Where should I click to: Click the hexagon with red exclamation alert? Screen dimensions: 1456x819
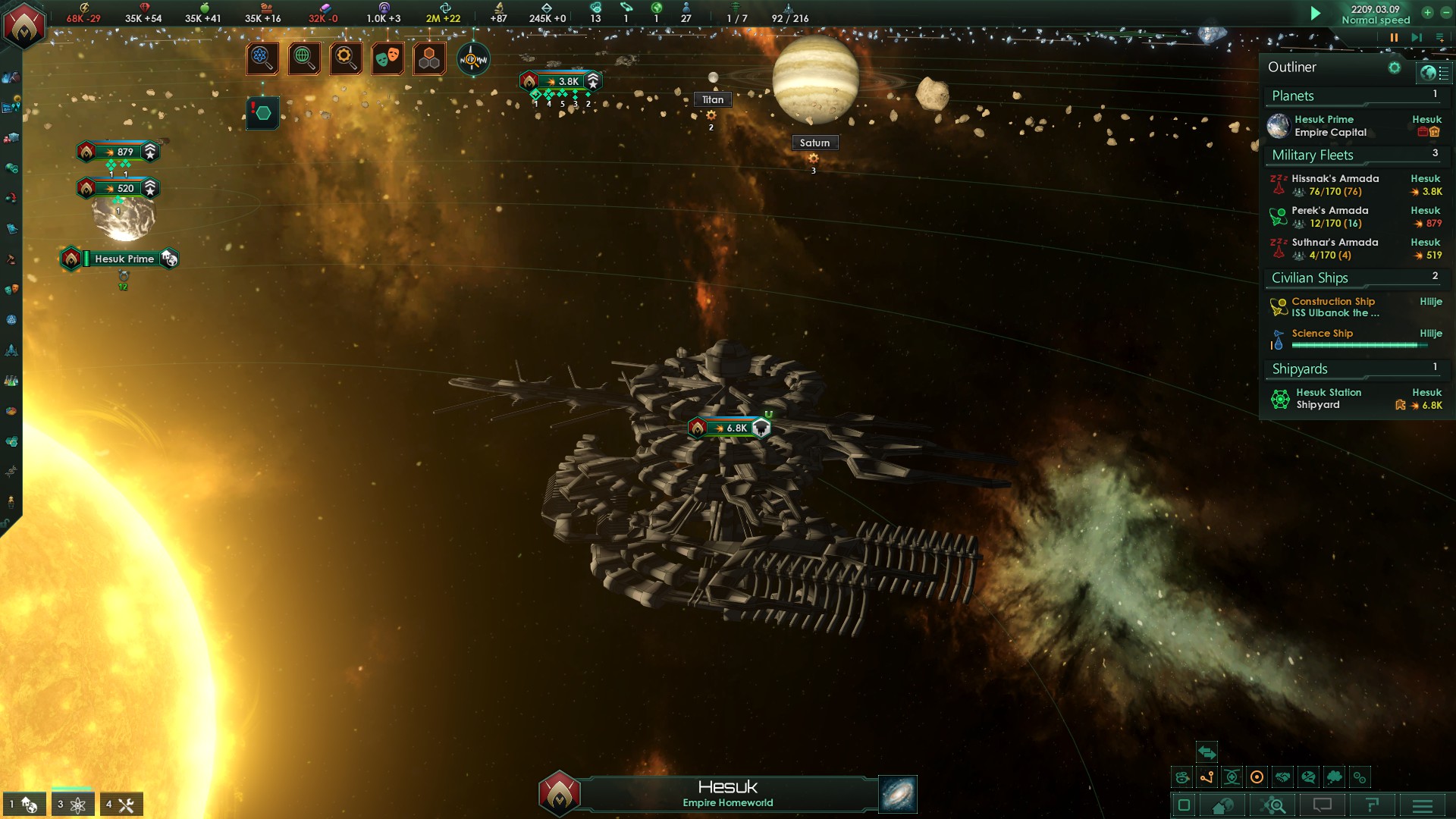click(x=262, y=113)
